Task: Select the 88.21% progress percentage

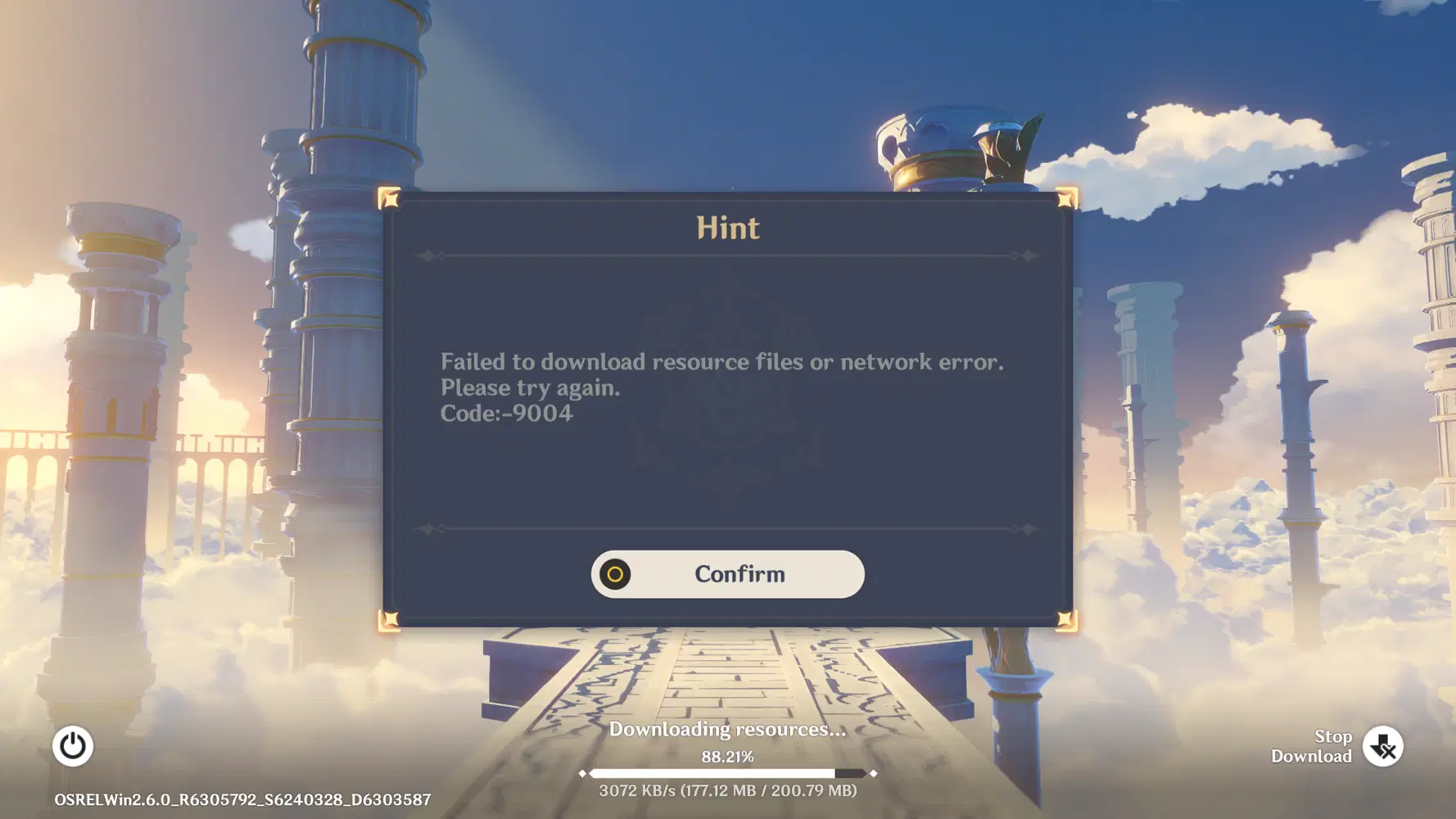Action: [x=727, y=756]
